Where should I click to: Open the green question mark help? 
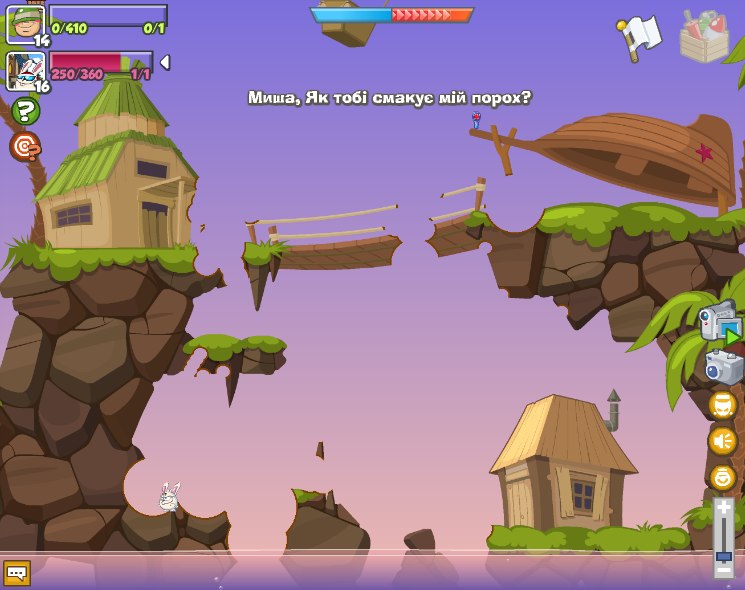click(x=25, y=110)
